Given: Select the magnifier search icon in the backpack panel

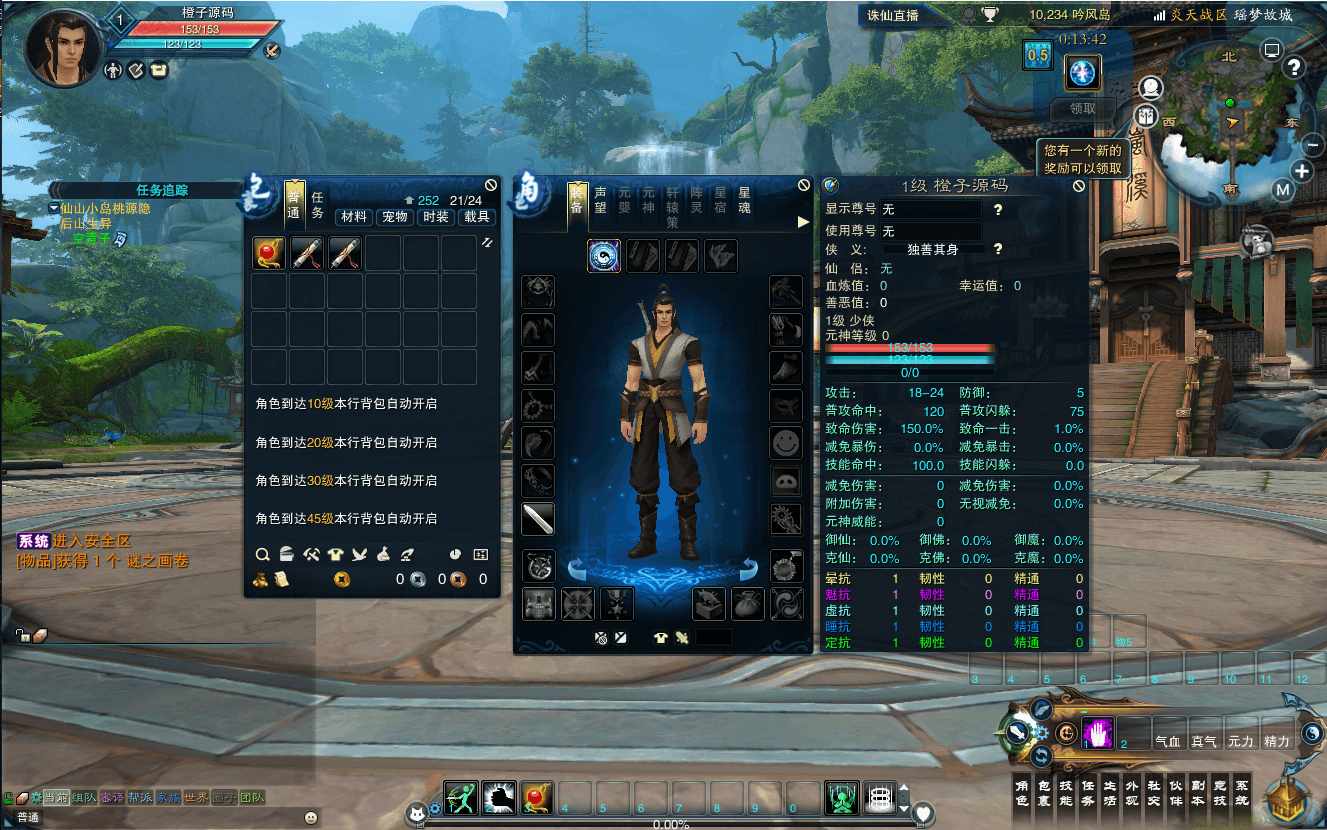Looking at the screenshot, I should (264, 556).
